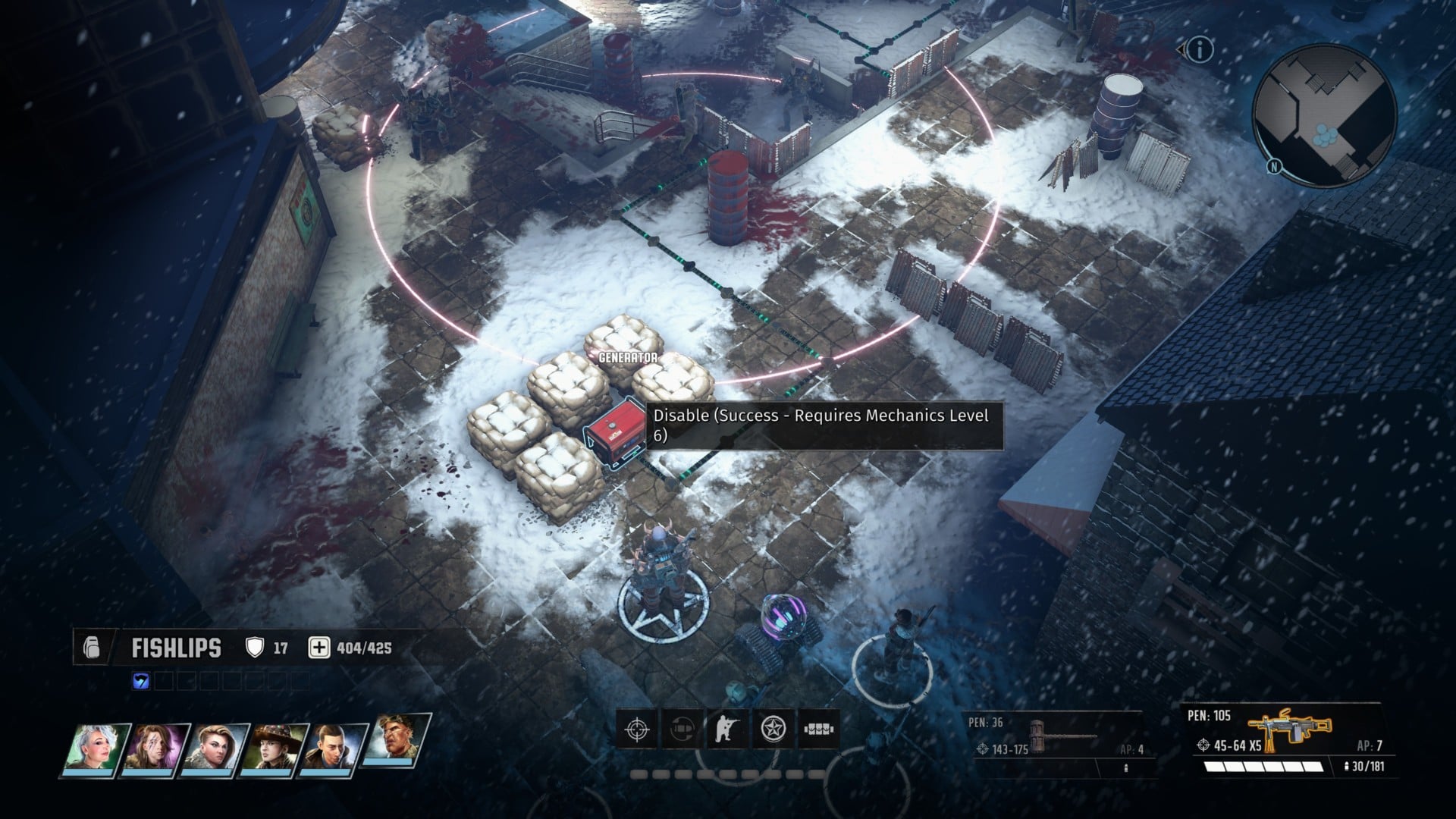The height and width of the screenshot is (819, 1456).
Task: Choose the blonde short-haired woman portrait
Action: 215,747
